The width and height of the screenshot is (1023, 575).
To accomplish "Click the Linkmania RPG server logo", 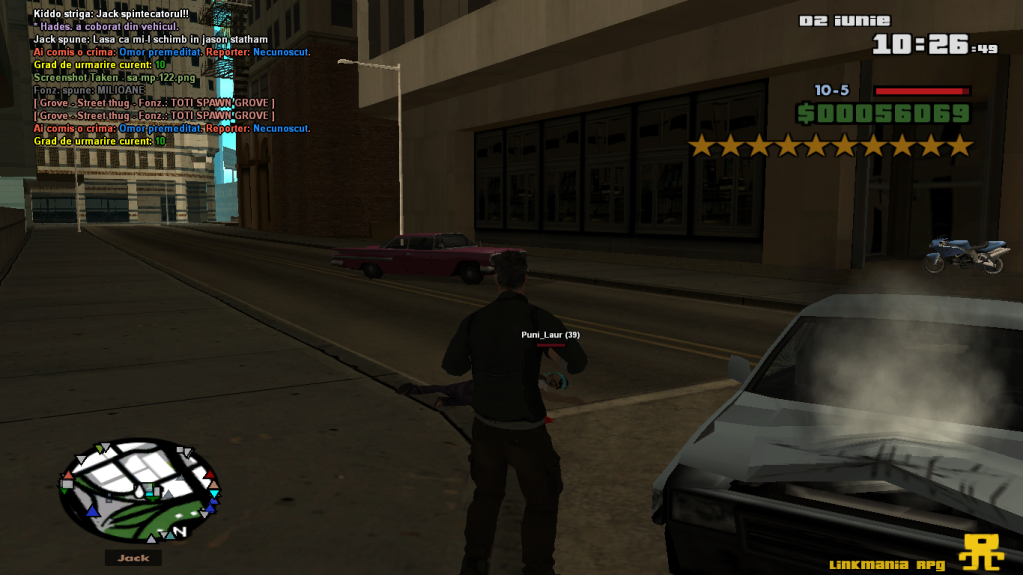I will 982,551.
